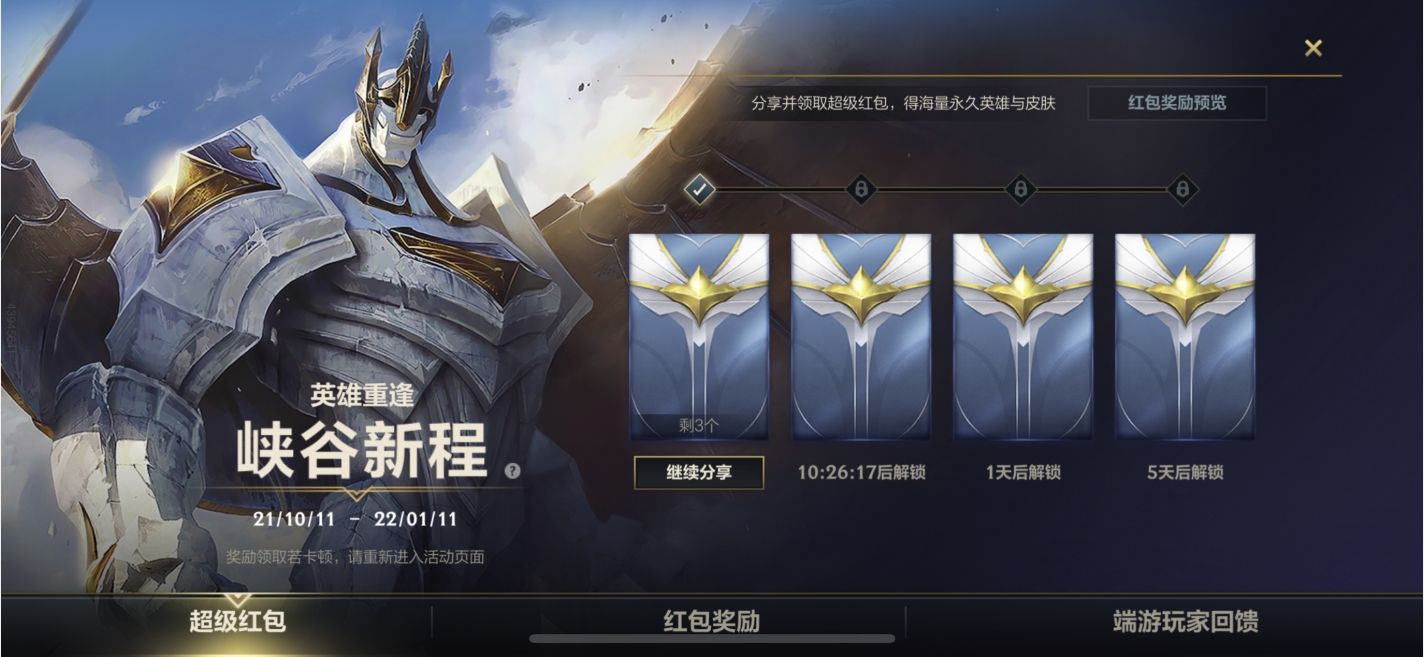This screenshot has height=657, width=1424.
Task: Pick the red packet labeled 5天后解锁
Action: coord(1185,336)
